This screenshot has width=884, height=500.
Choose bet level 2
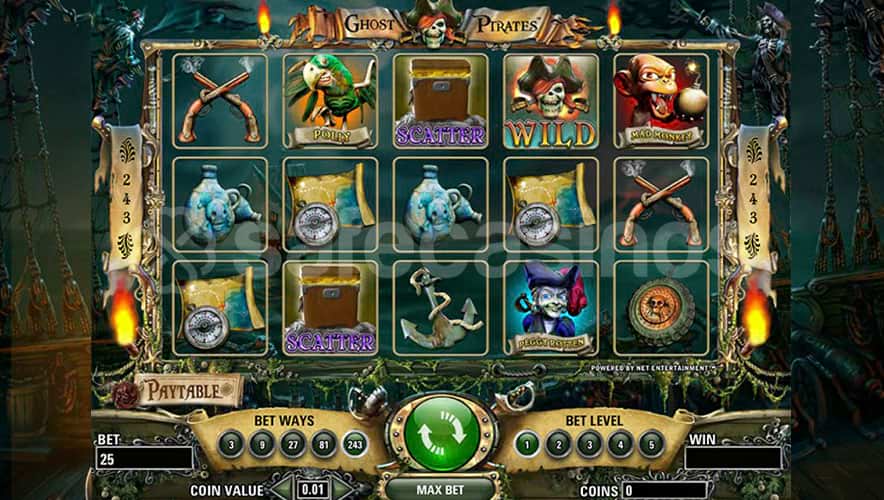558,444
